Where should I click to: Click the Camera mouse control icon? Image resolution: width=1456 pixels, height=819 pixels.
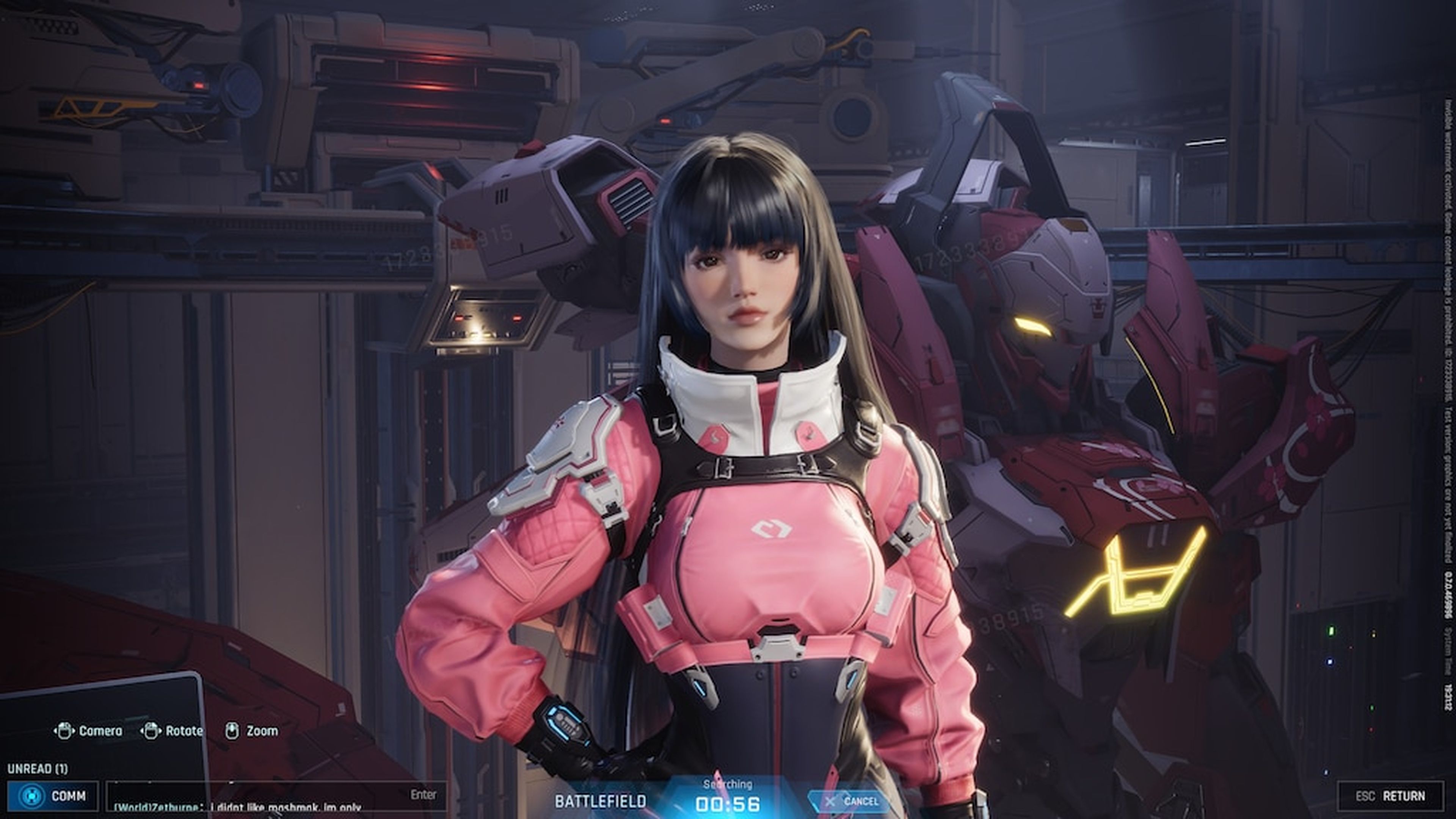pos(64,731)
